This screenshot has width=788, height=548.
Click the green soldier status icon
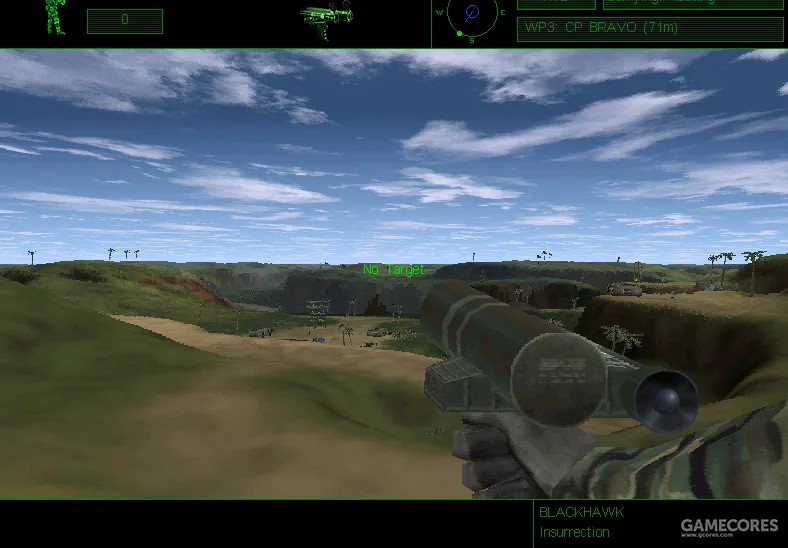(54, 17)
